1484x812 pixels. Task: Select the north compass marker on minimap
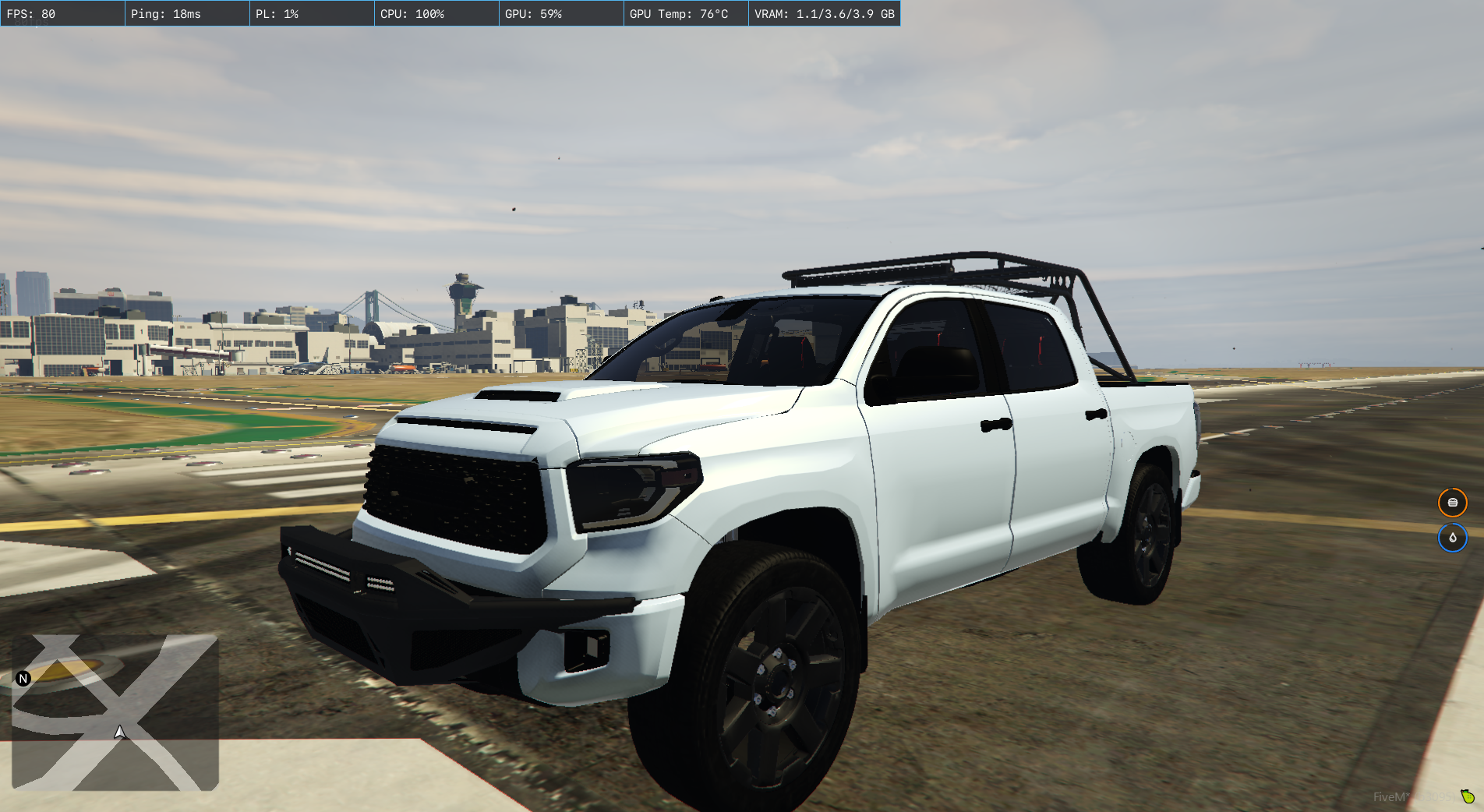coord(23,679)
